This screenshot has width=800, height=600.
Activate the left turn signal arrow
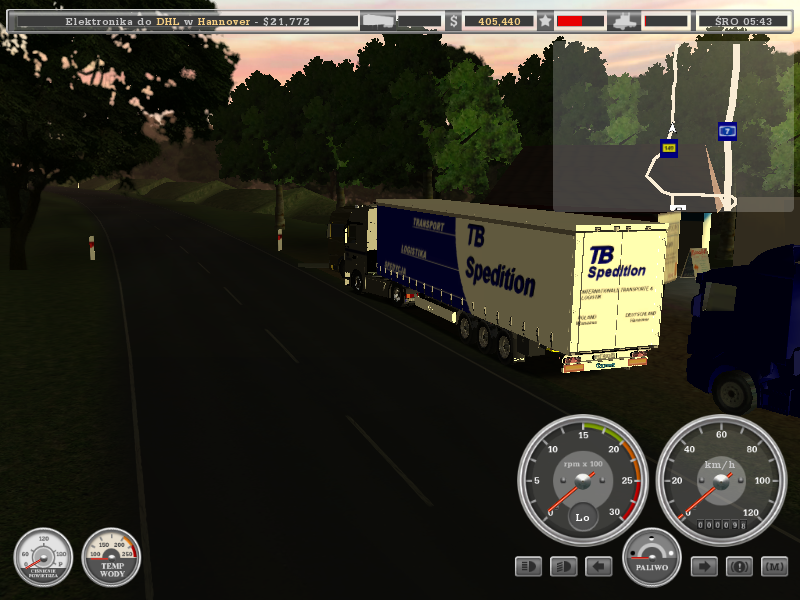(599, 567)
